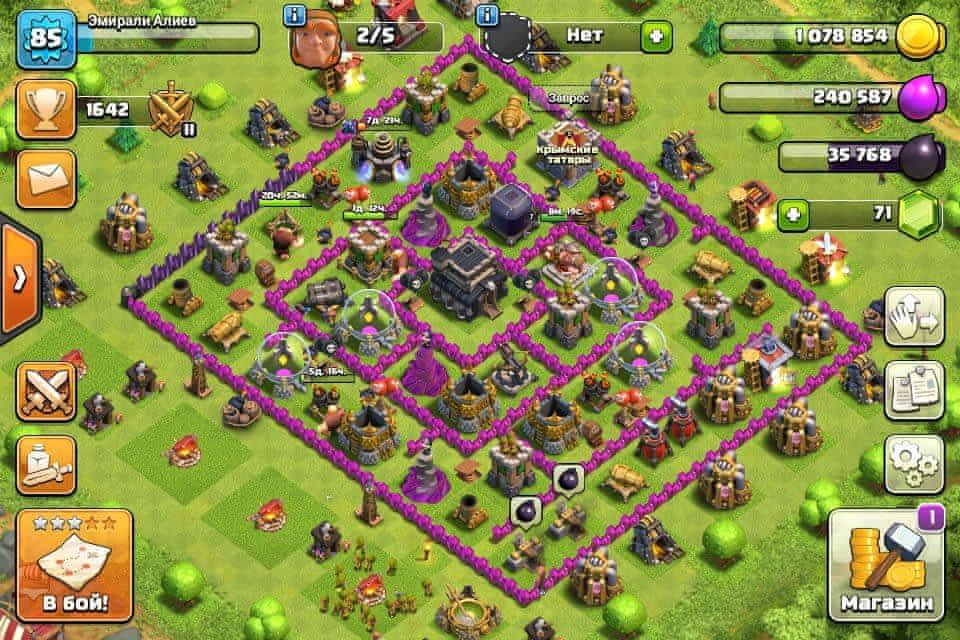
Task: Open the mail envelope inbox
Action: coord(45,179)
